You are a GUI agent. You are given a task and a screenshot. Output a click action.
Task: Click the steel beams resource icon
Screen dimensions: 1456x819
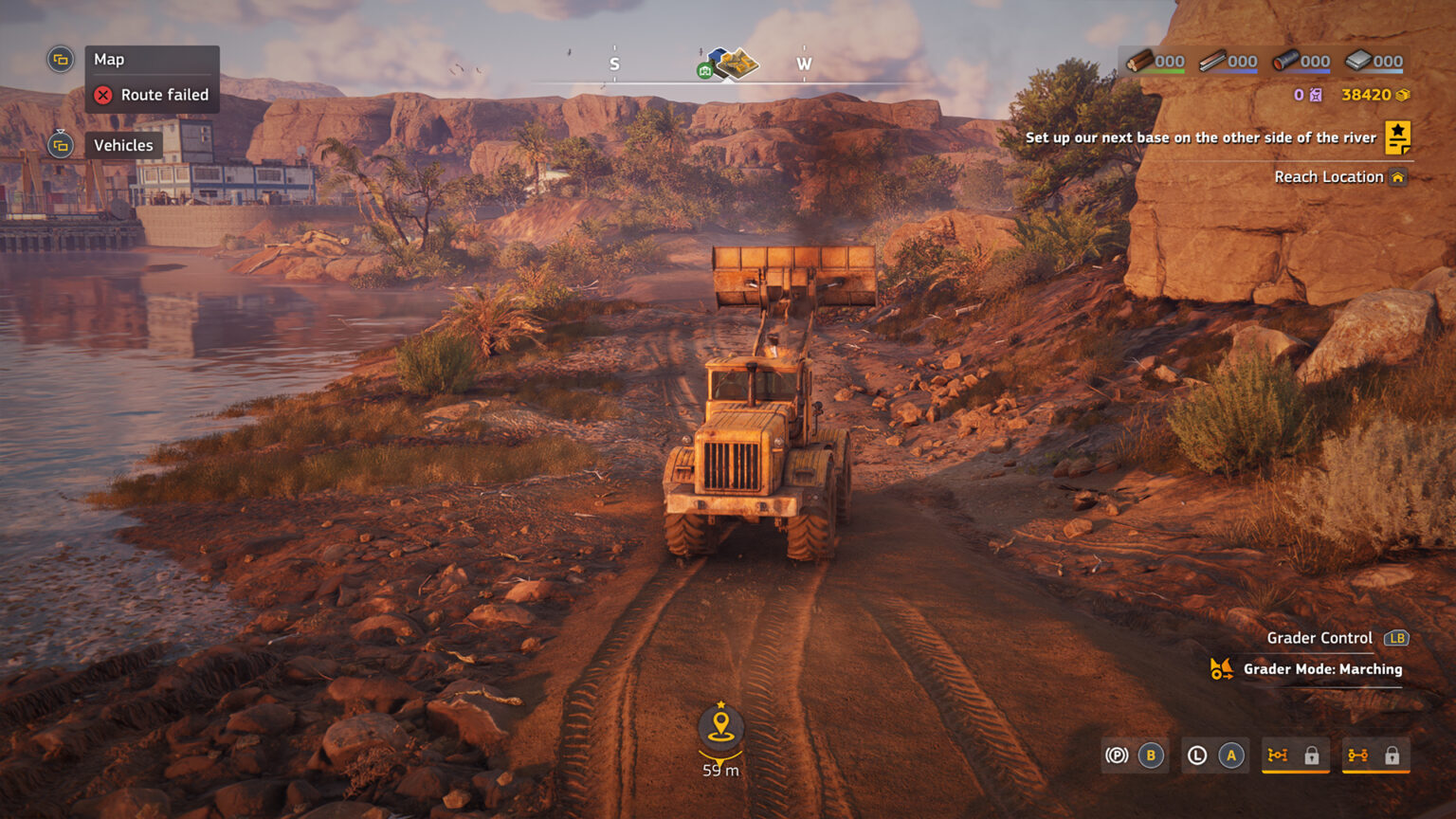coord(1212,61)
